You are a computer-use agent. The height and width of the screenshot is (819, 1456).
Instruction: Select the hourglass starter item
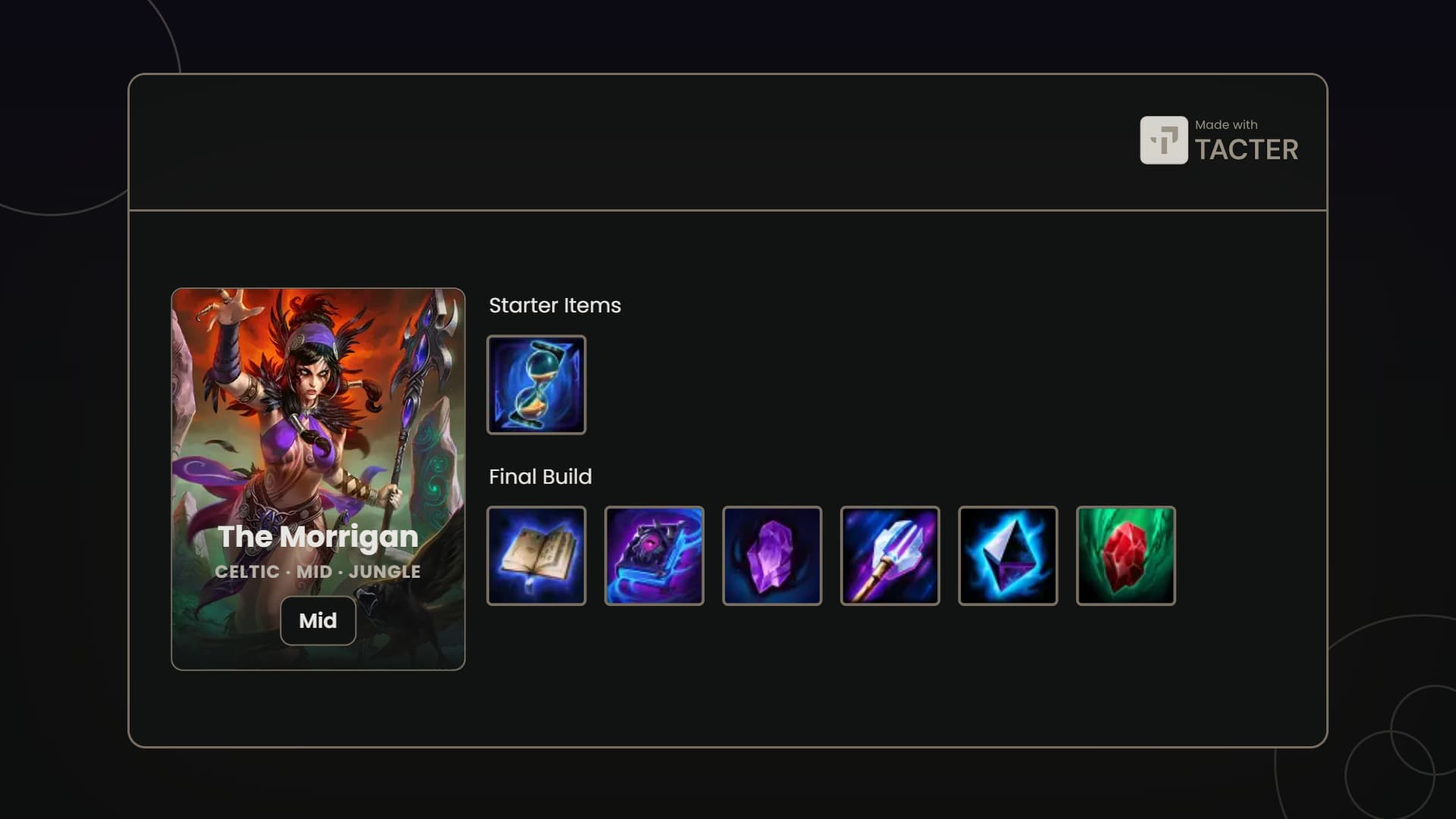coord(536,384)
